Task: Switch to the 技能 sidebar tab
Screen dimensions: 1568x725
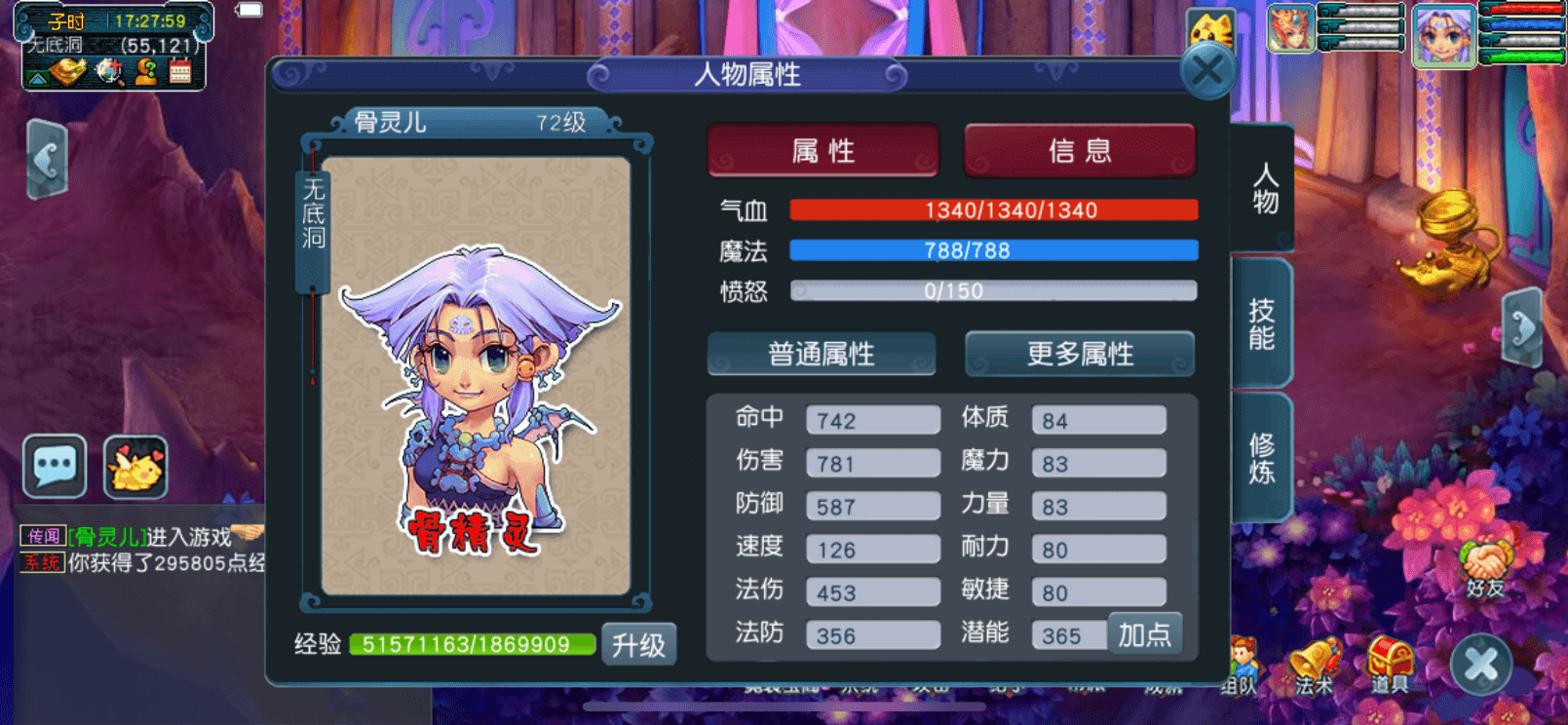Action: [1263, 322]
